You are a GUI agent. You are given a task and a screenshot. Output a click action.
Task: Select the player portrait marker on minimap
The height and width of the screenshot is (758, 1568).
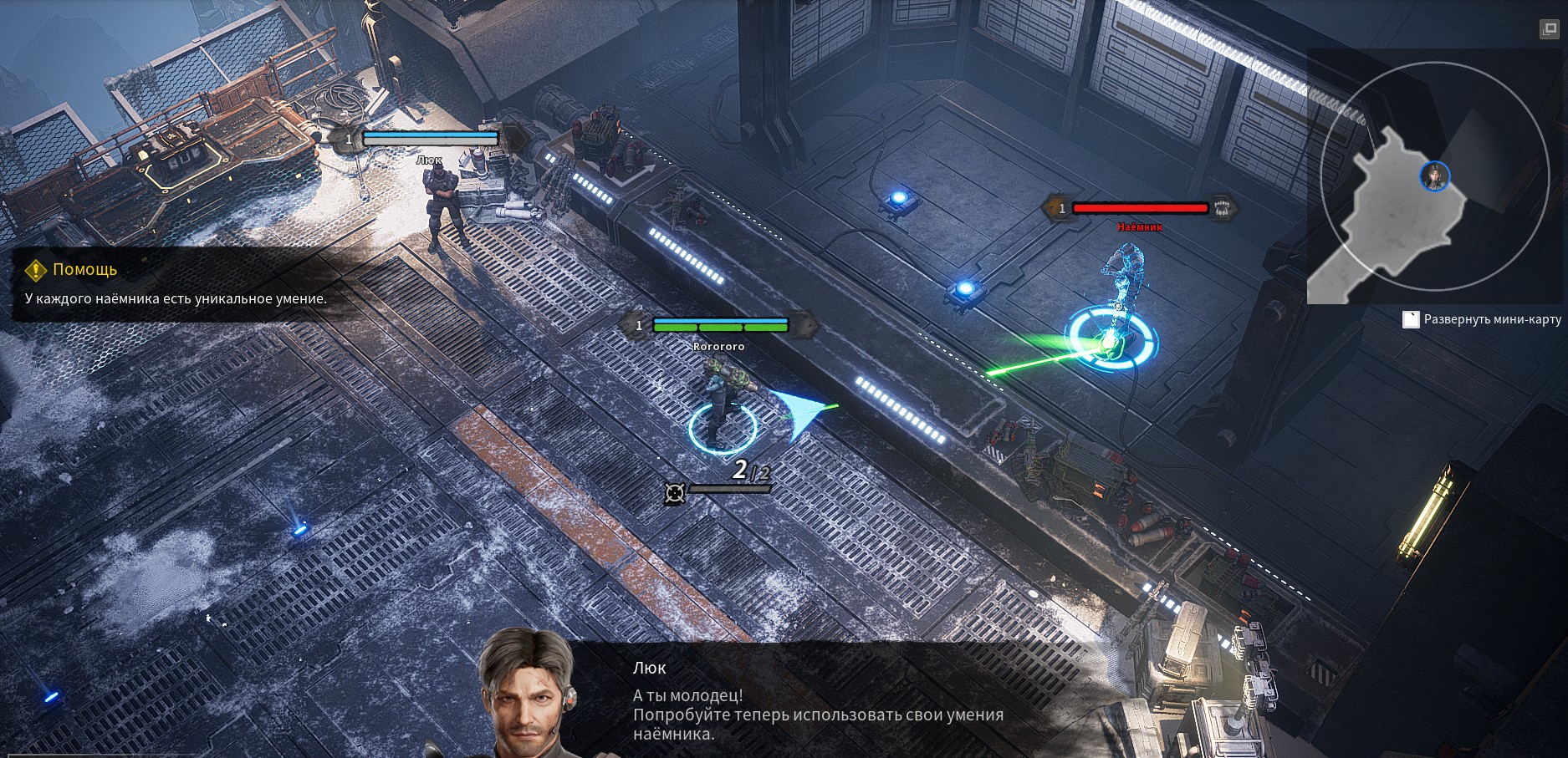click(x=1434, y=176)
